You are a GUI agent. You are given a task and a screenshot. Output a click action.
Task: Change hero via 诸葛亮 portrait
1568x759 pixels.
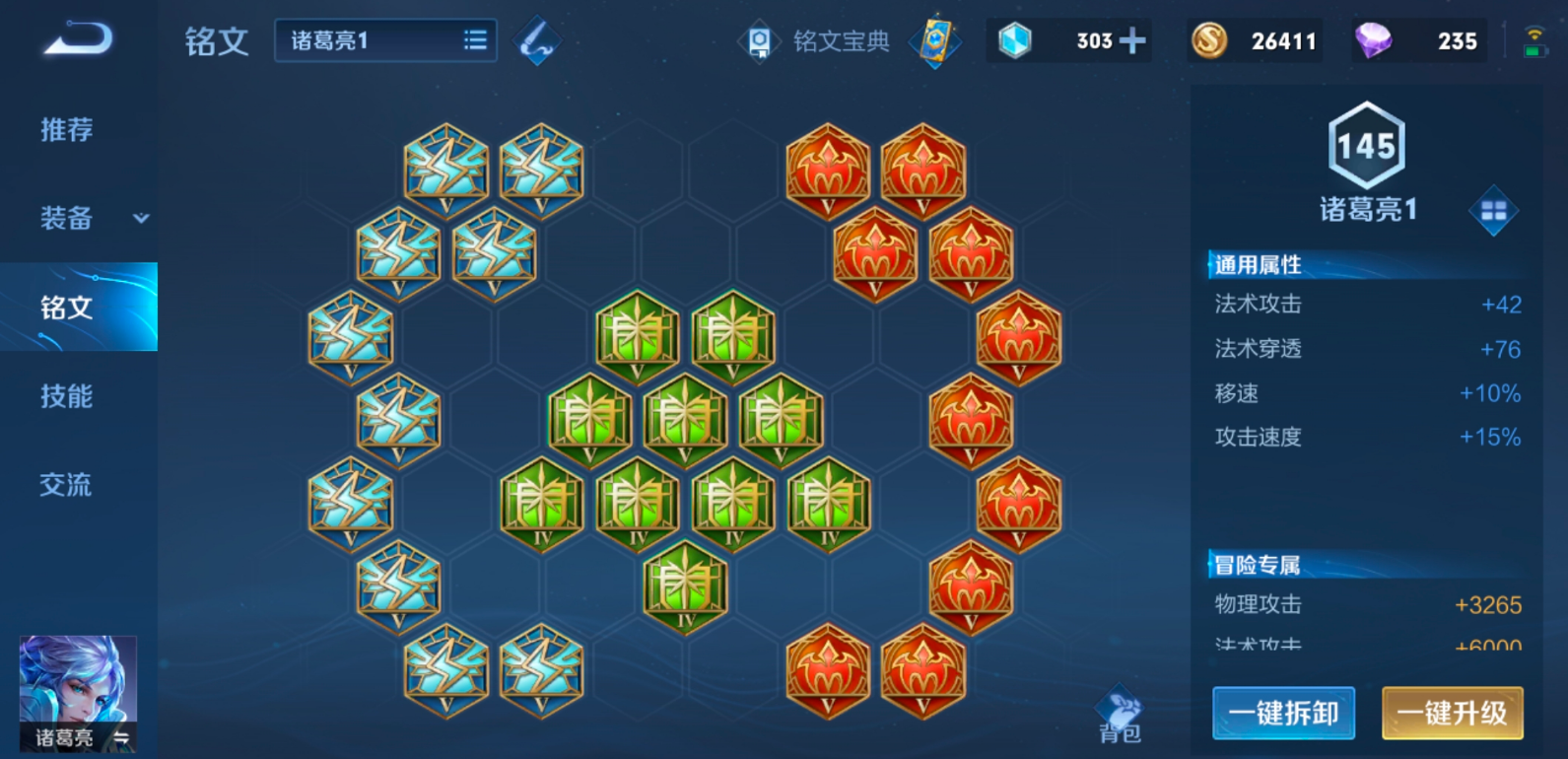pos(78,693)
